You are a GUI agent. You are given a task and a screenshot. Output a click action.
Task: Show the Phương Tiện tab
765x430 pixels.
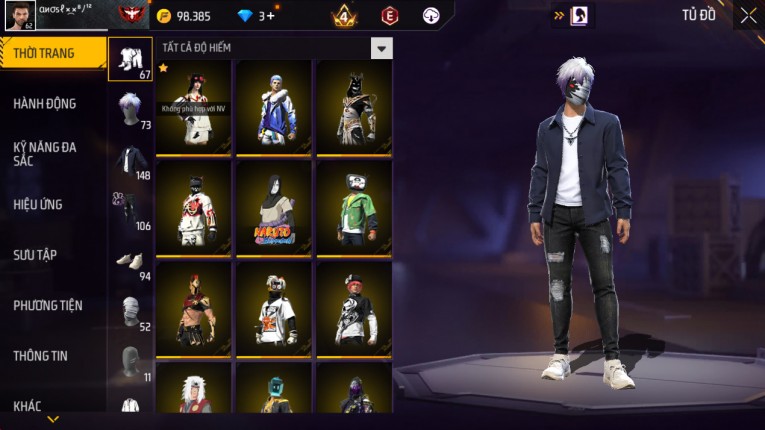[50, 305]
